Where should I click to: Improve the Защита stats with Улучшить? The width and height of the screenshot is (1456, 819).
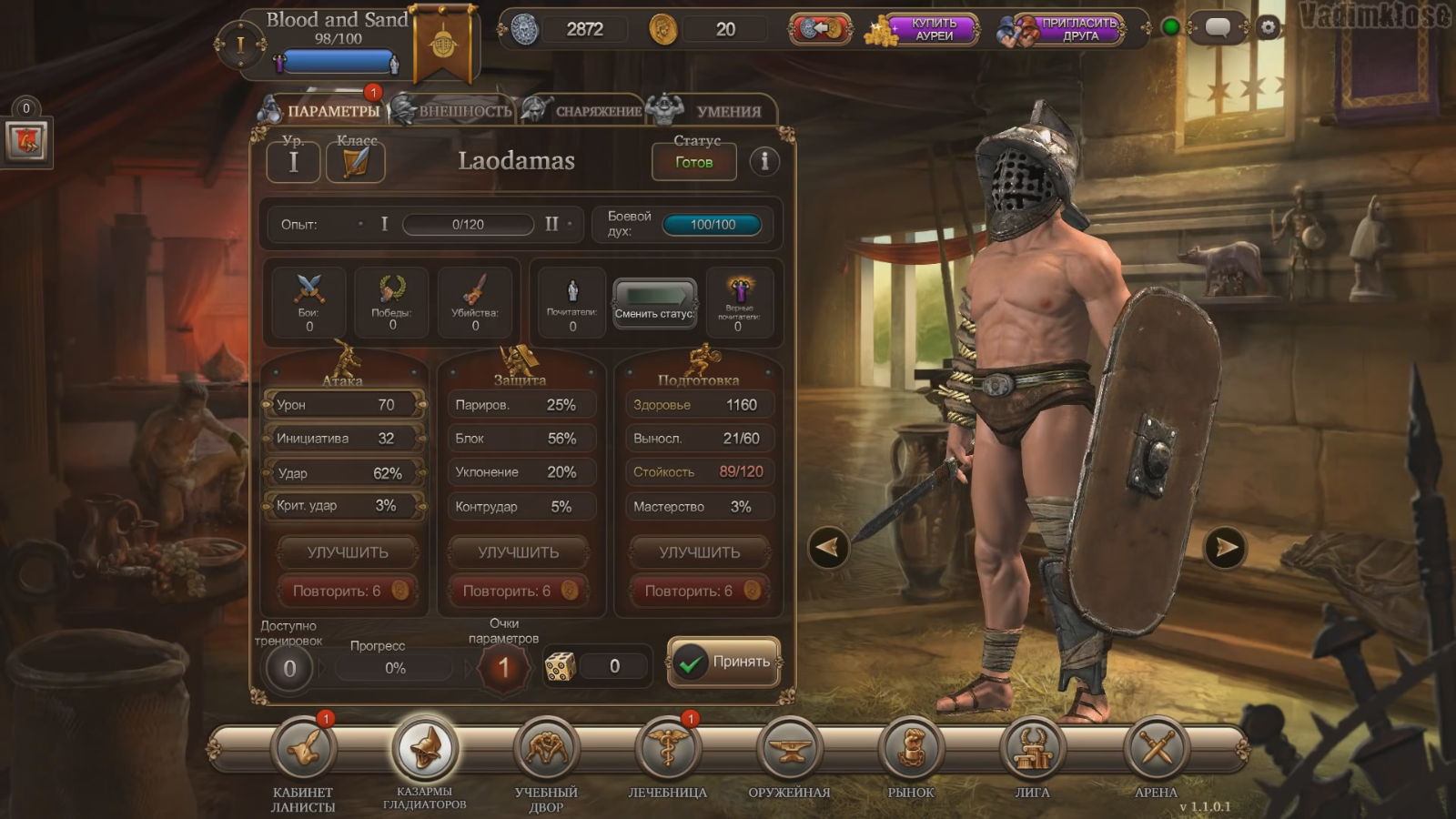(519, 552)
